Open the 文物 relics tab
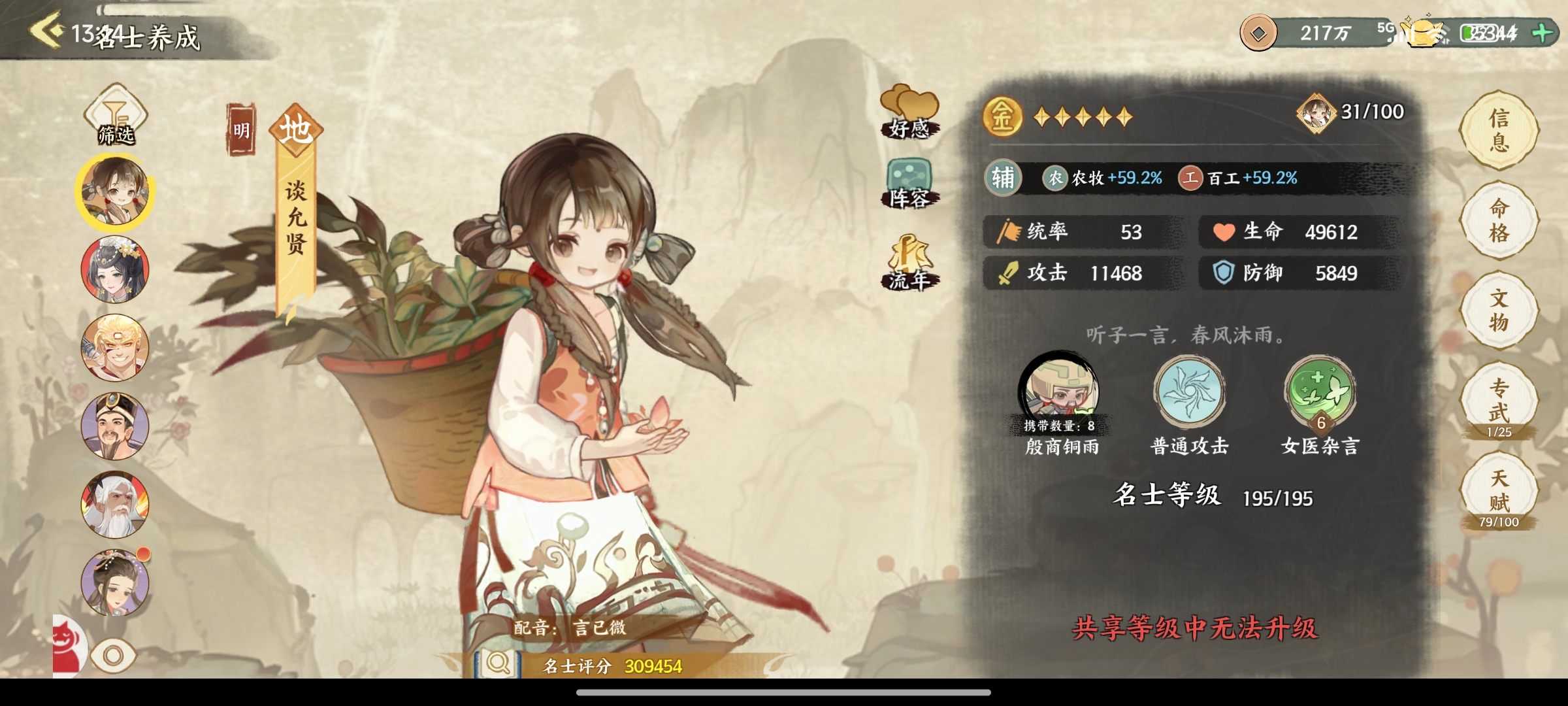 pyautogui.click(x=1499, y=311)
